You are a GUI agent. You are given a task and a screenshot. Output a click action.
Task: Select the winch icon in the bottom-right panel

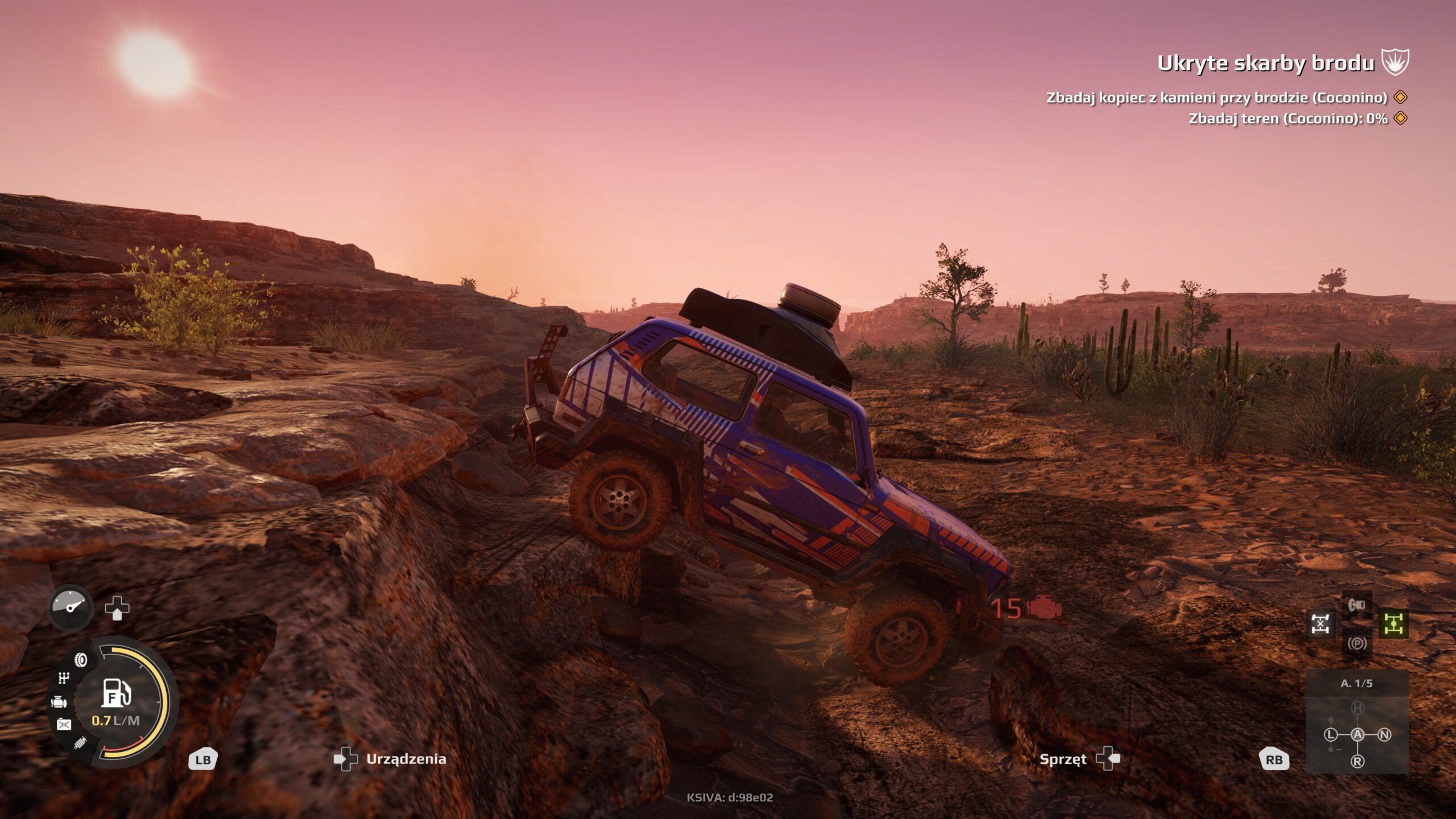click(x=1358, y=605)
